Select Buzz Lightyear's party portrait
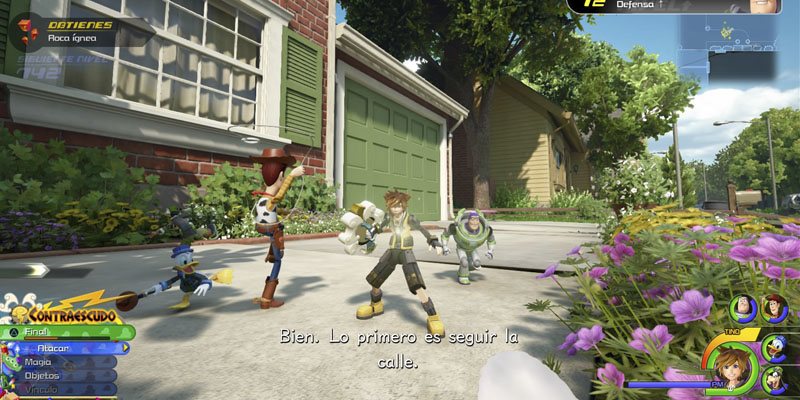Image resolution: width=800 pixels, height=400 pixels. [x=743, y=307]
